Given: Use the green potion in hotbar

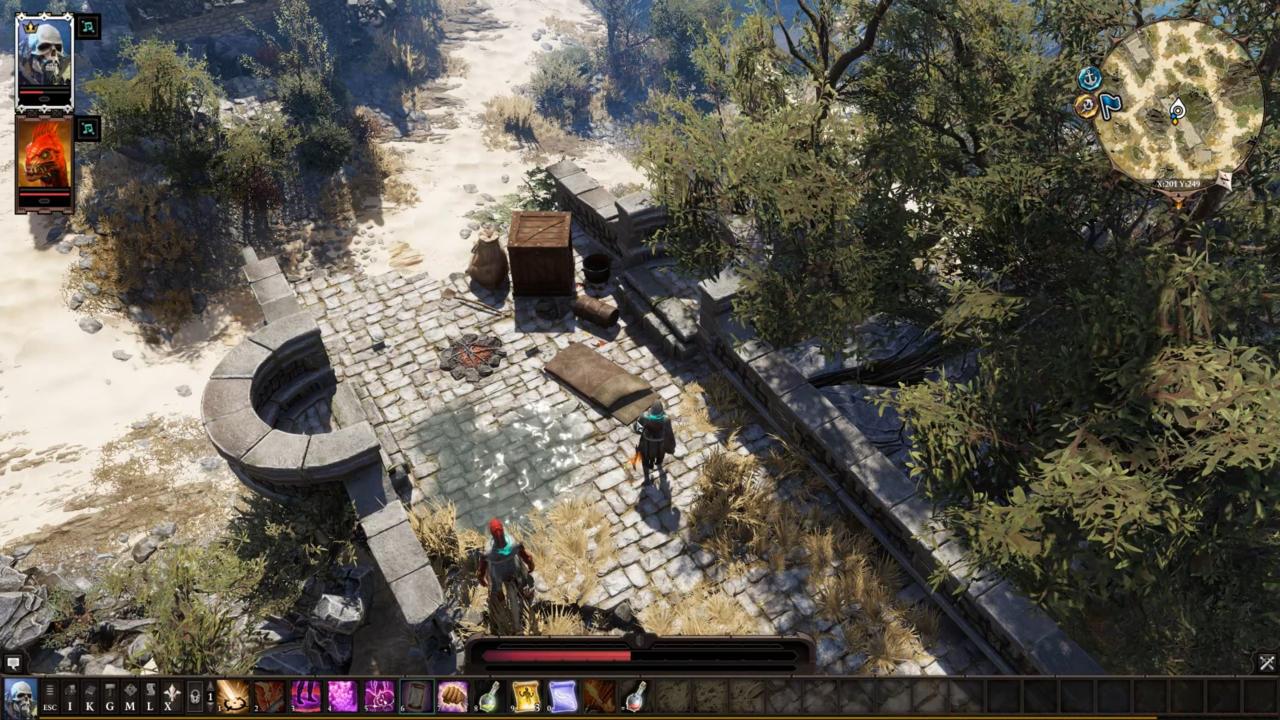Looking at the screenshot, I should pos(490,696).
